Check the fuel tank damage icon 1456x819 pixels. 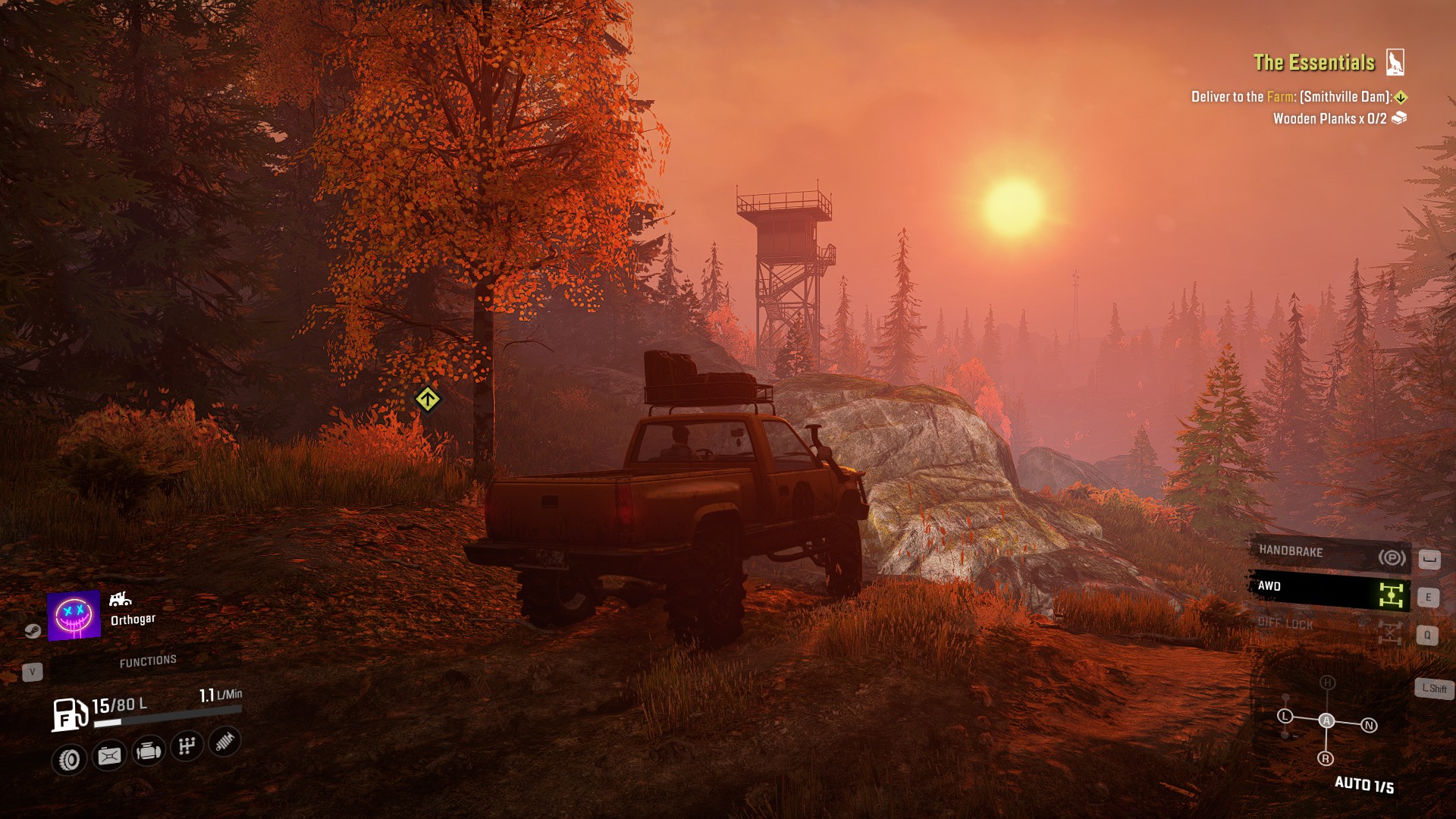109,756
